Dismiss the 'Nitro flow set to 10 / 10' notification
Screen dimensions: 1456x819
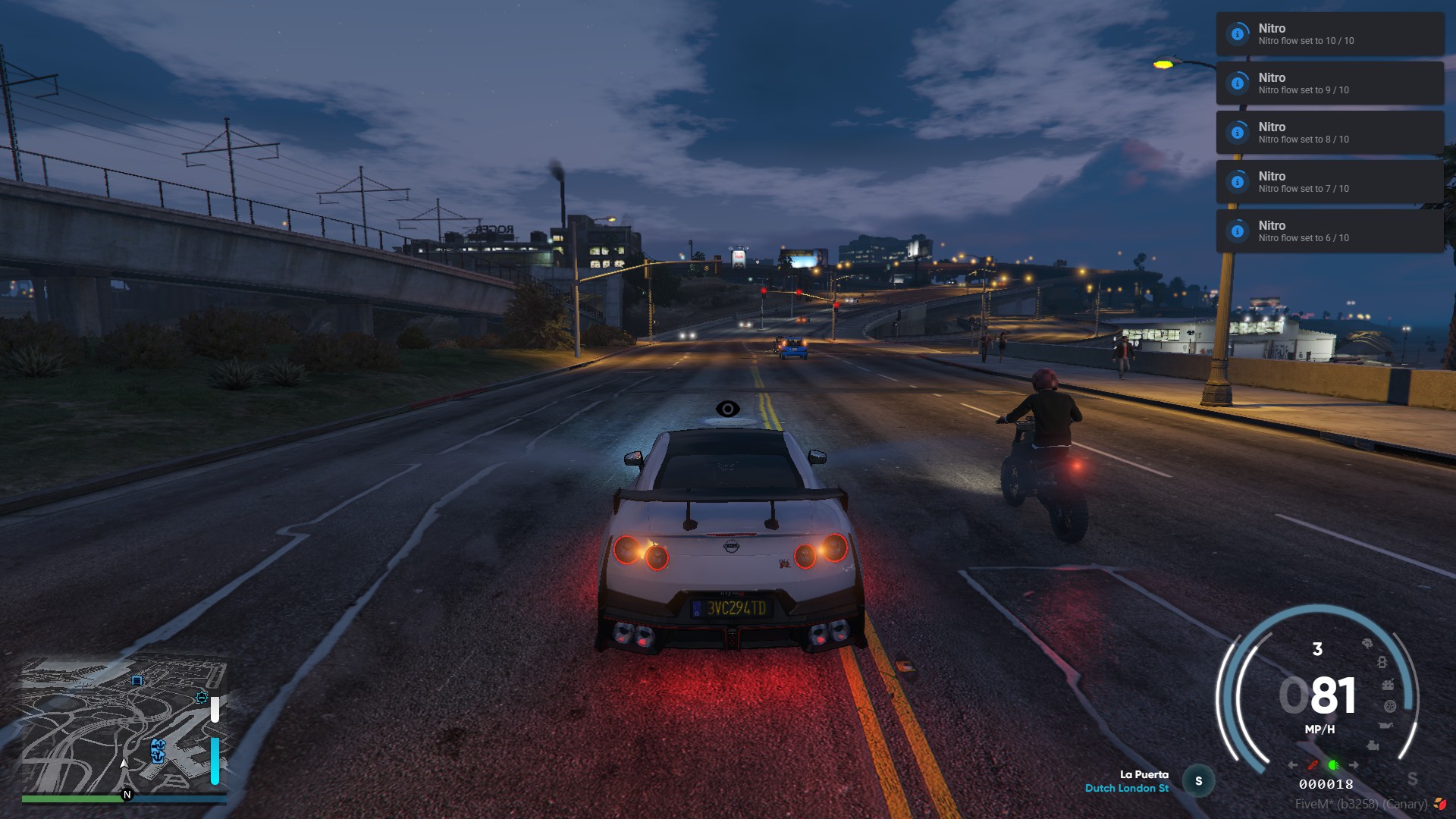pos(1328,33)
